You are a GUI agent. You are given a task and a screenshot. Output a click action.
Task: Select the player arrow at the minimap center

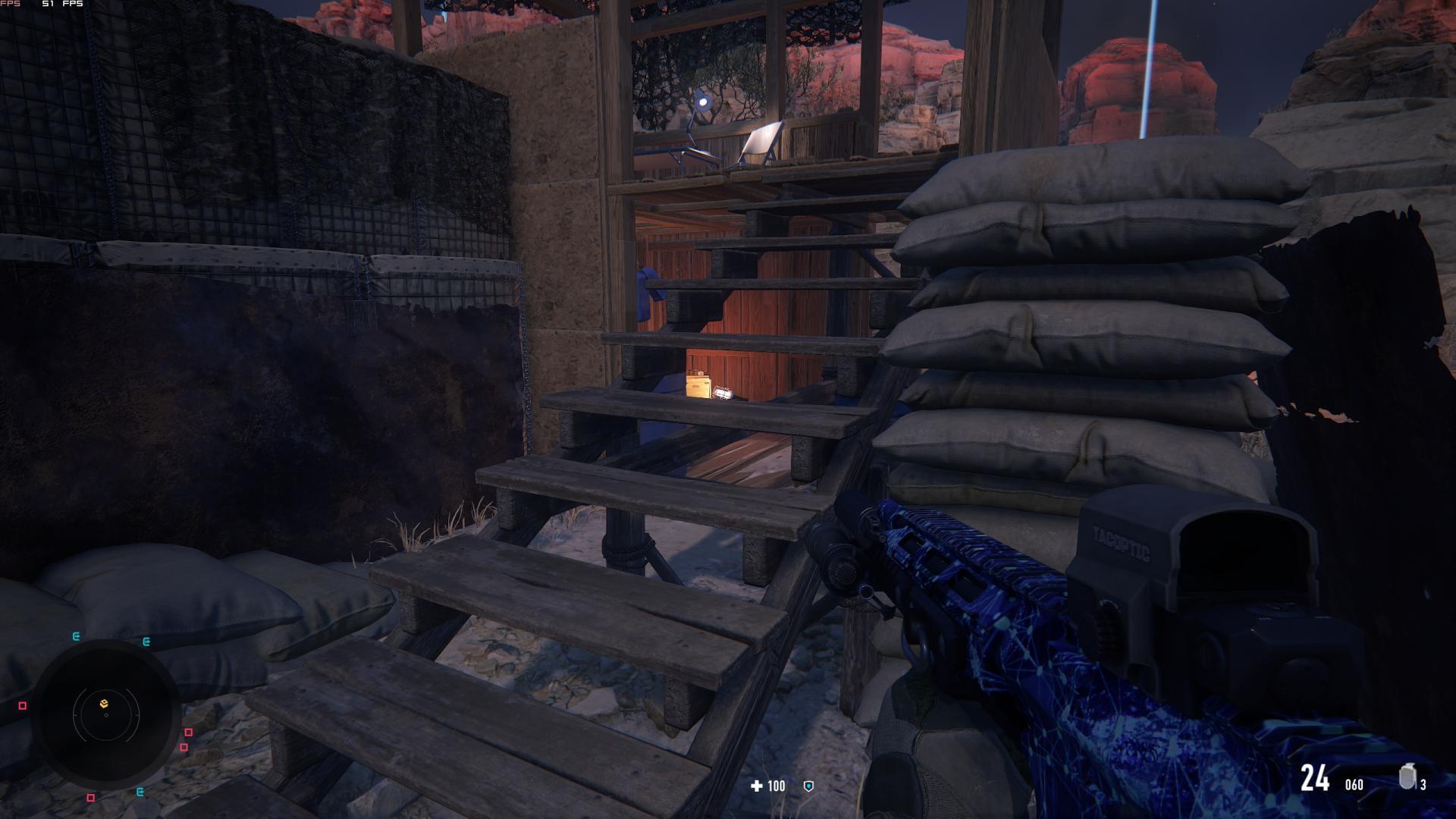tap(106, 715)
